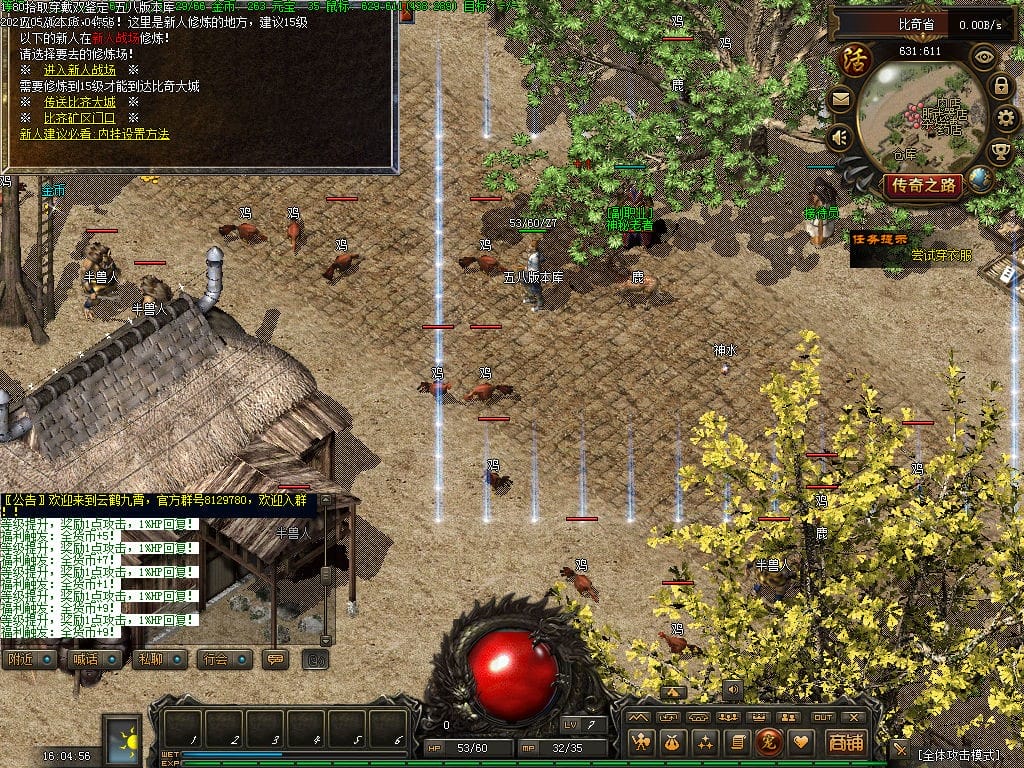This screenshot has height=768, width=1024.
Task: Toggle the eye visibility icon
Action: tap(984, 57)
